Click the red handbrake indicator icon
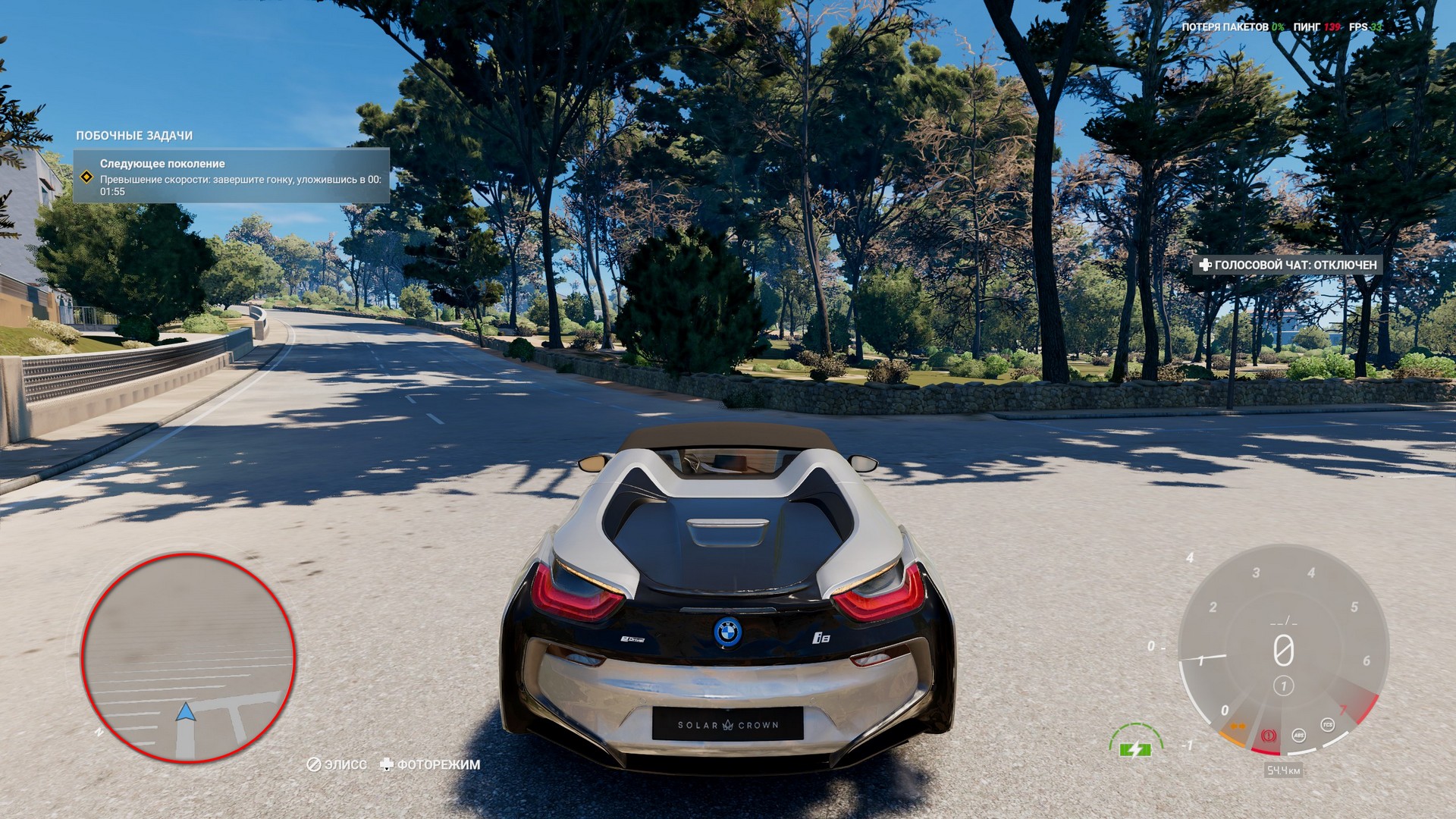Image resolution: width=1456 pixels, height=819 pixels. click(x=1269, y=736)
